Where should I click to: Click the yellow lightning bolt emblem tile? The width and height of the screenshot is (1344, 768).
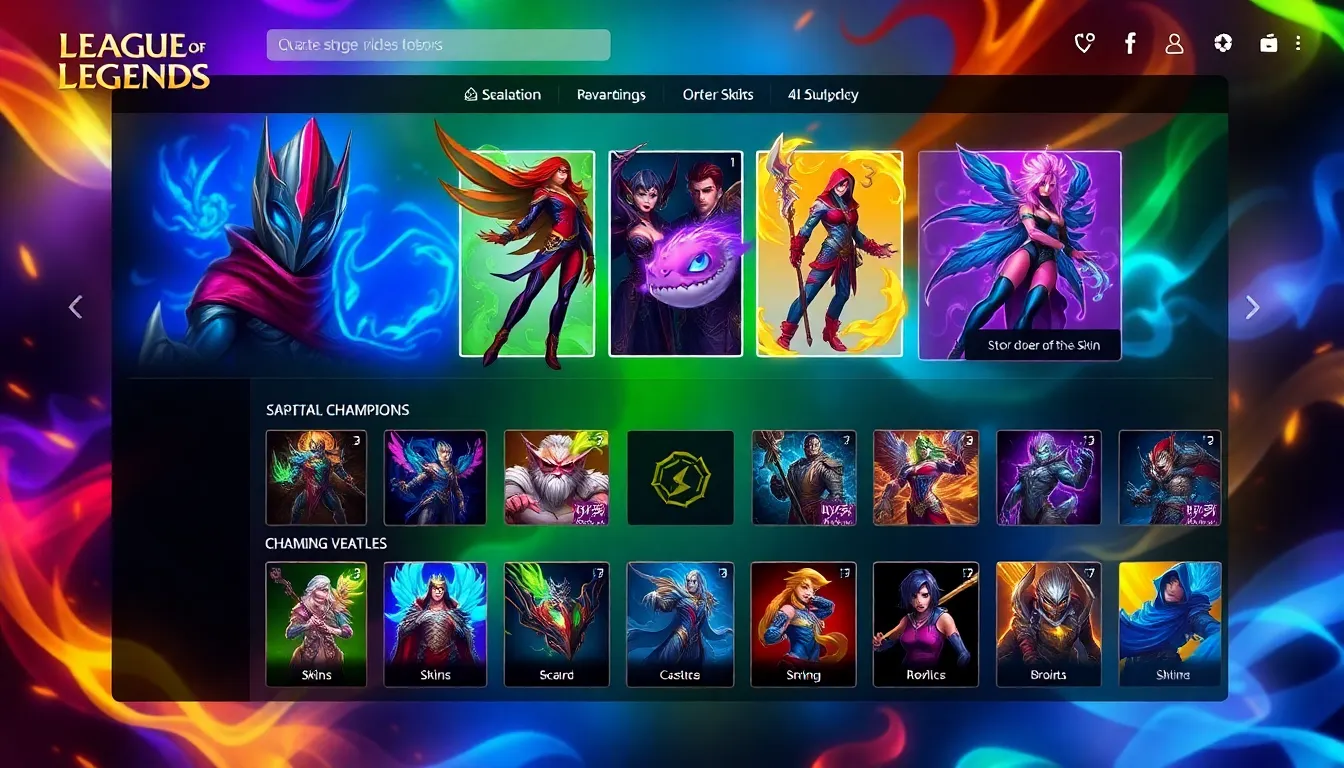click(680, 478)
